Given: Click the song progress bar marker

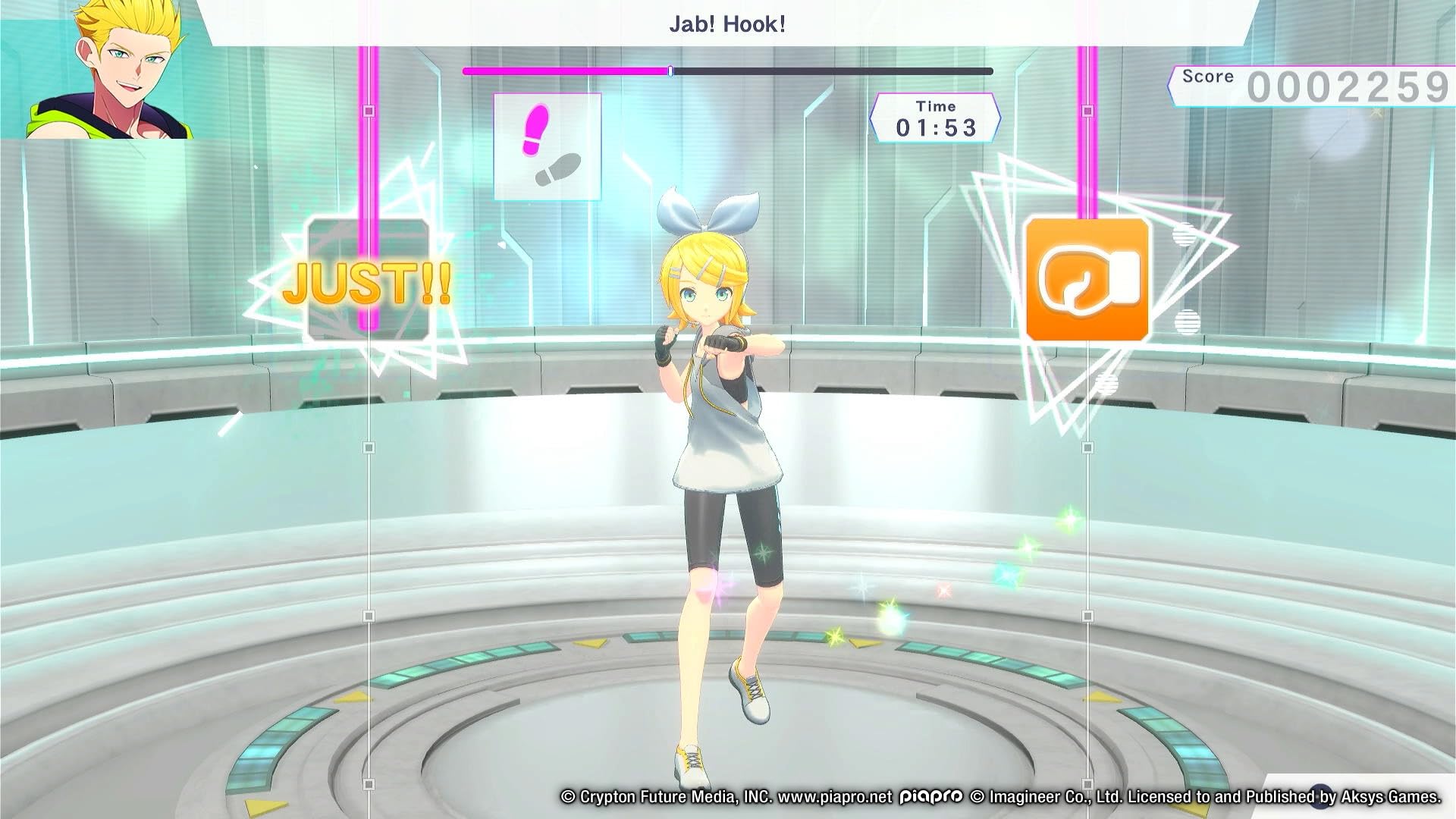Looking at the screenshot, I should pyautogui.click(x=670, y=70).
